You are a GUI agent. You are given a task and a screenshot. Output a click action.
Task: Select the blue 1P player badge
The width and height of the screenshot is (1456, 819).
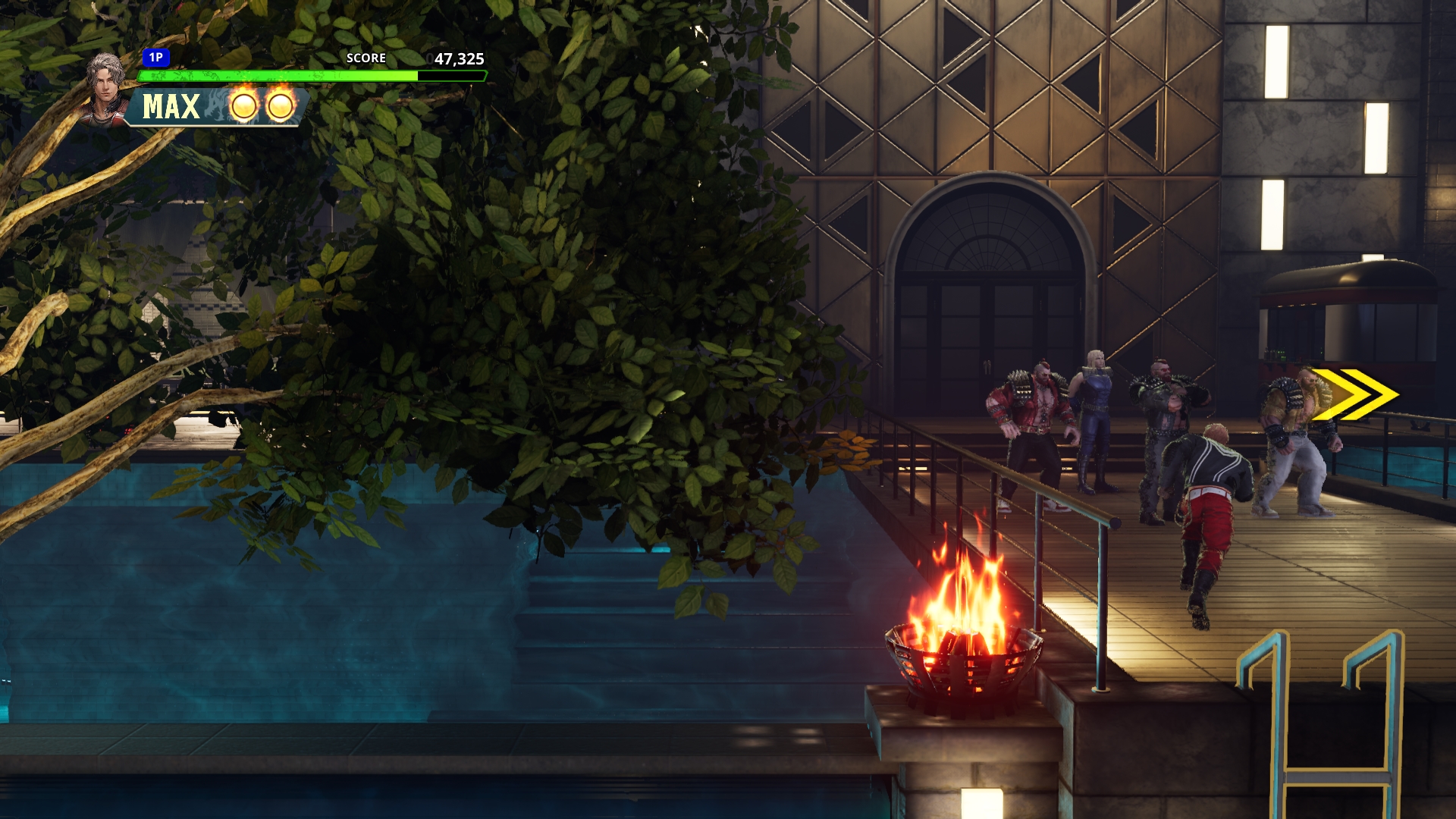(x=156, y=58)
